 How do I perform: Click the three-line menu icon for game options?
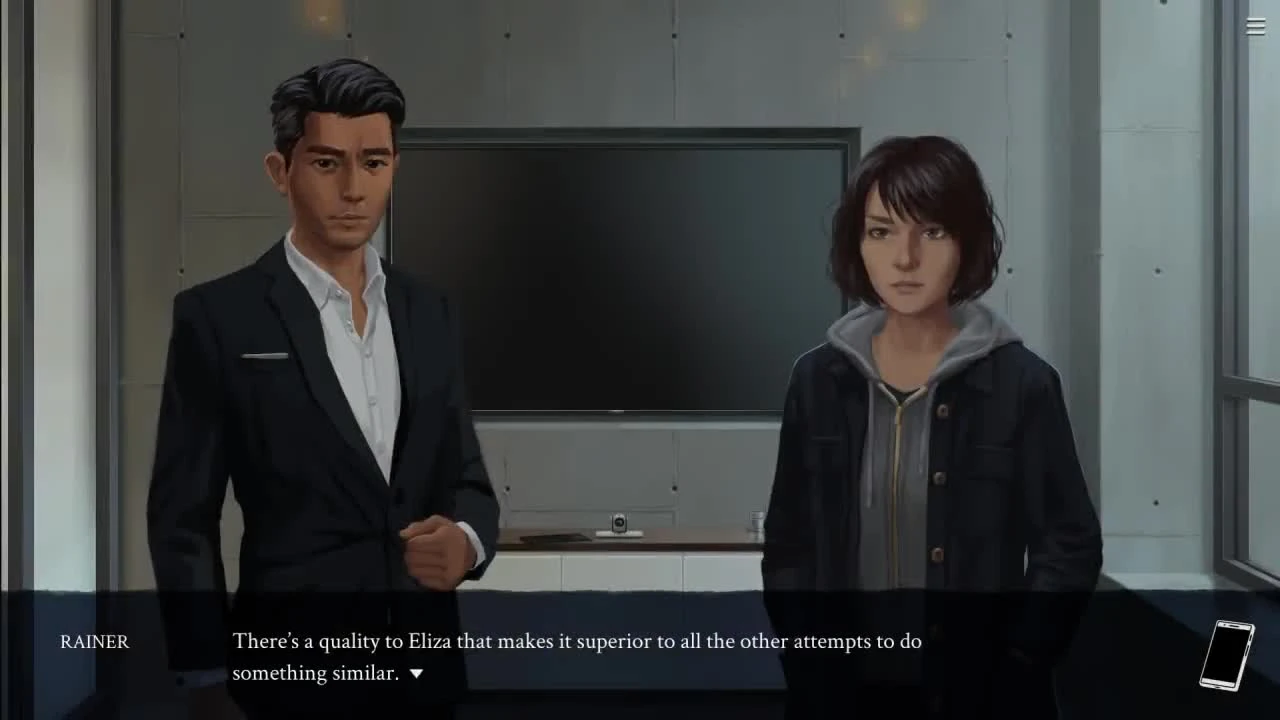1255,27
